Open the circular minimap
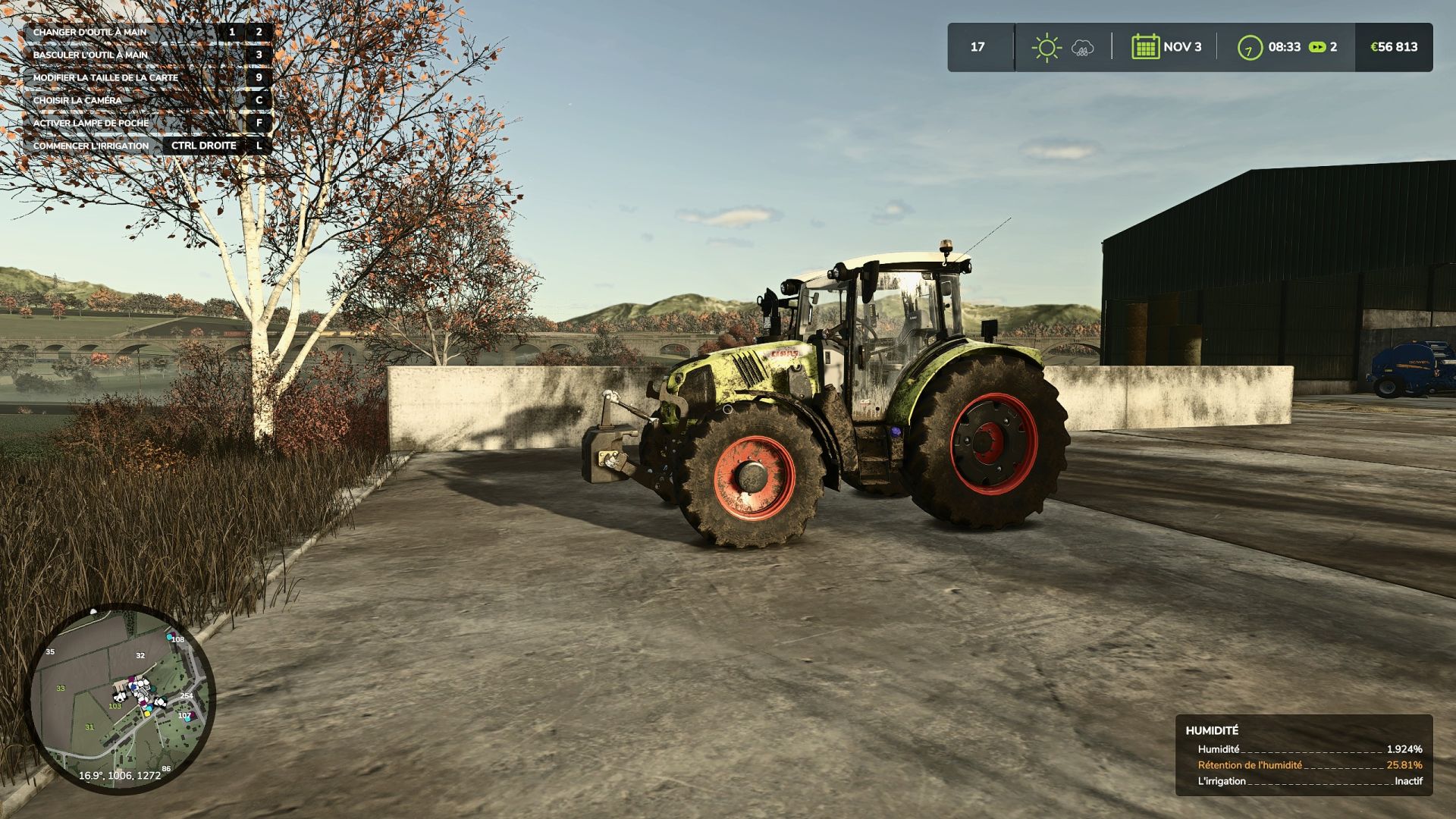 coord(121,698)
